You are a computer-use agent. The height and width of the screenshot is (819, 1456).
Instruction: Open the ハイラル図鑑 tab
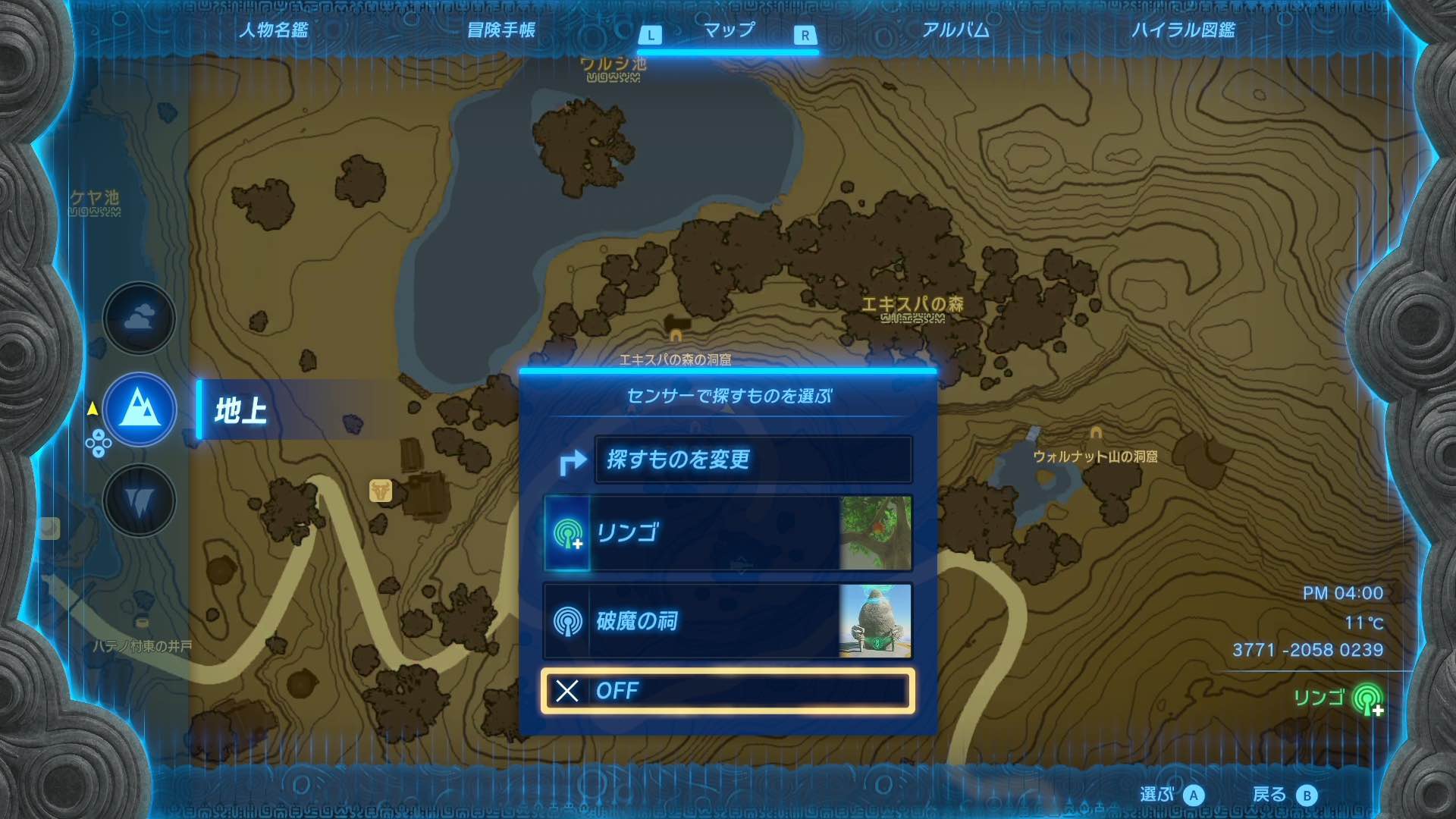(1186, 30)
